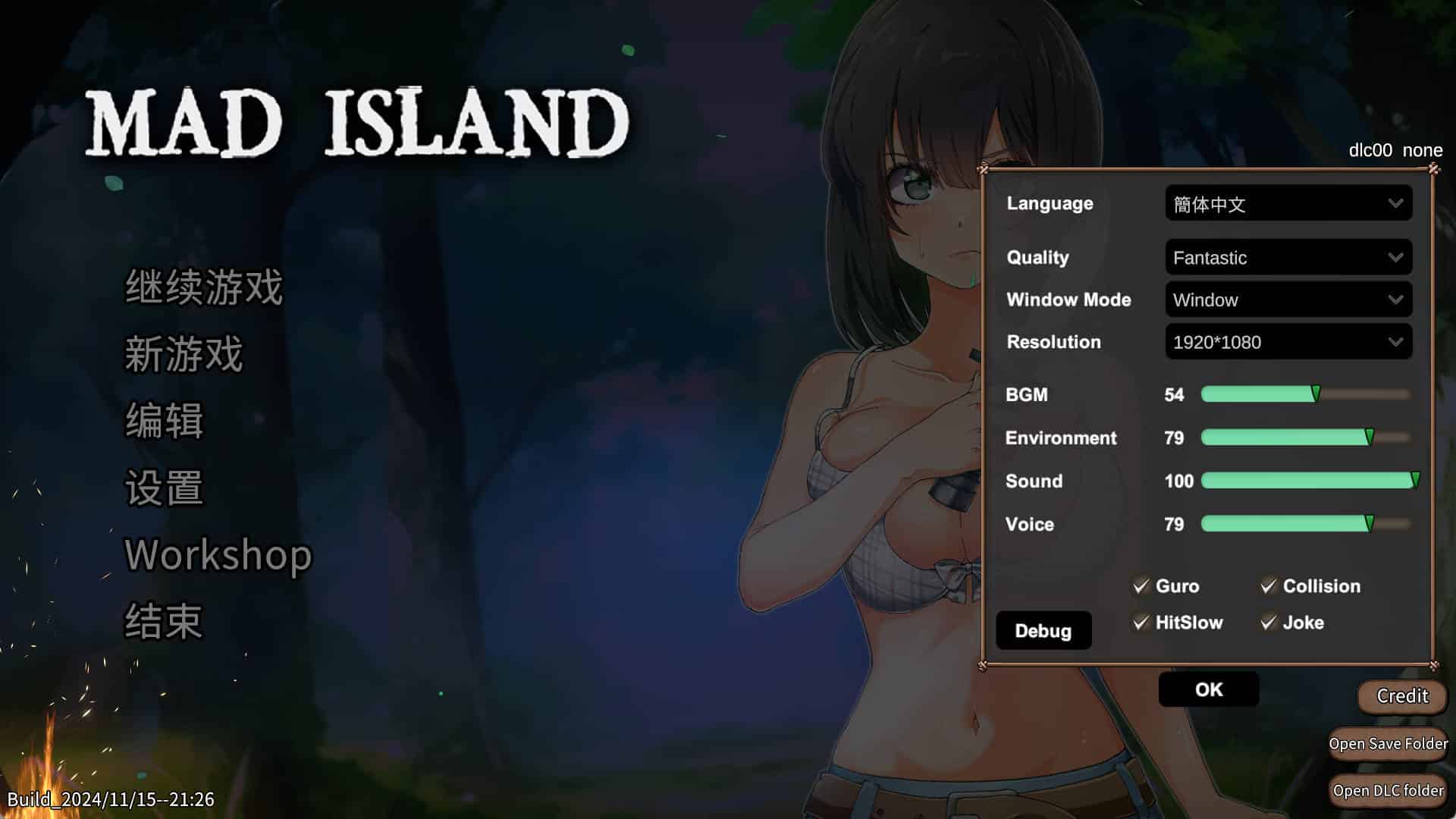This screenshot has height=819, width=1456.
Task: Open the Quality dropdown showing Fantastic
Action: [x=1288, y=258]
